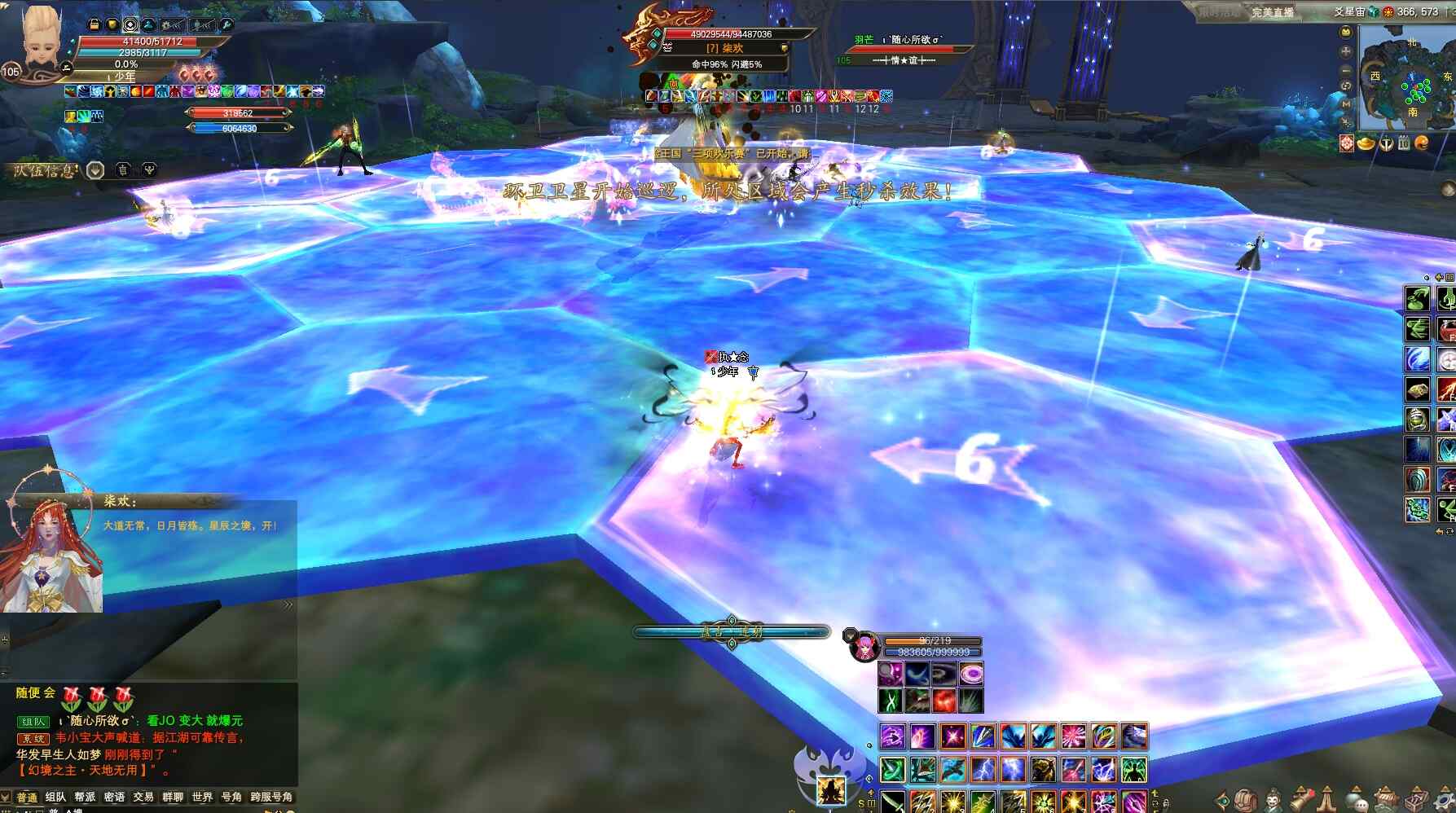Open the gear settings icon

point(1443,800)
